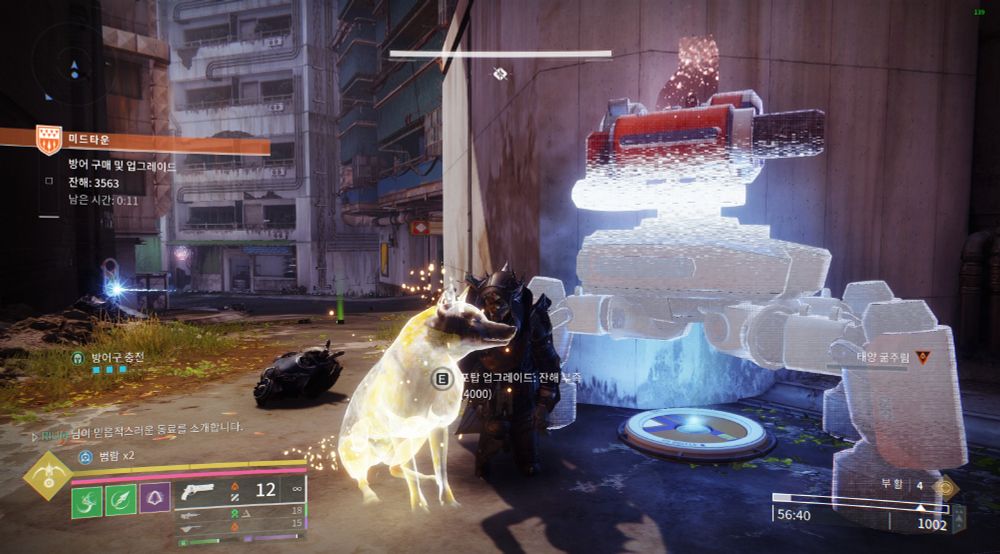Activate the purple ability icon
This screenshot has width=1000, height=554.
point(154,499)
